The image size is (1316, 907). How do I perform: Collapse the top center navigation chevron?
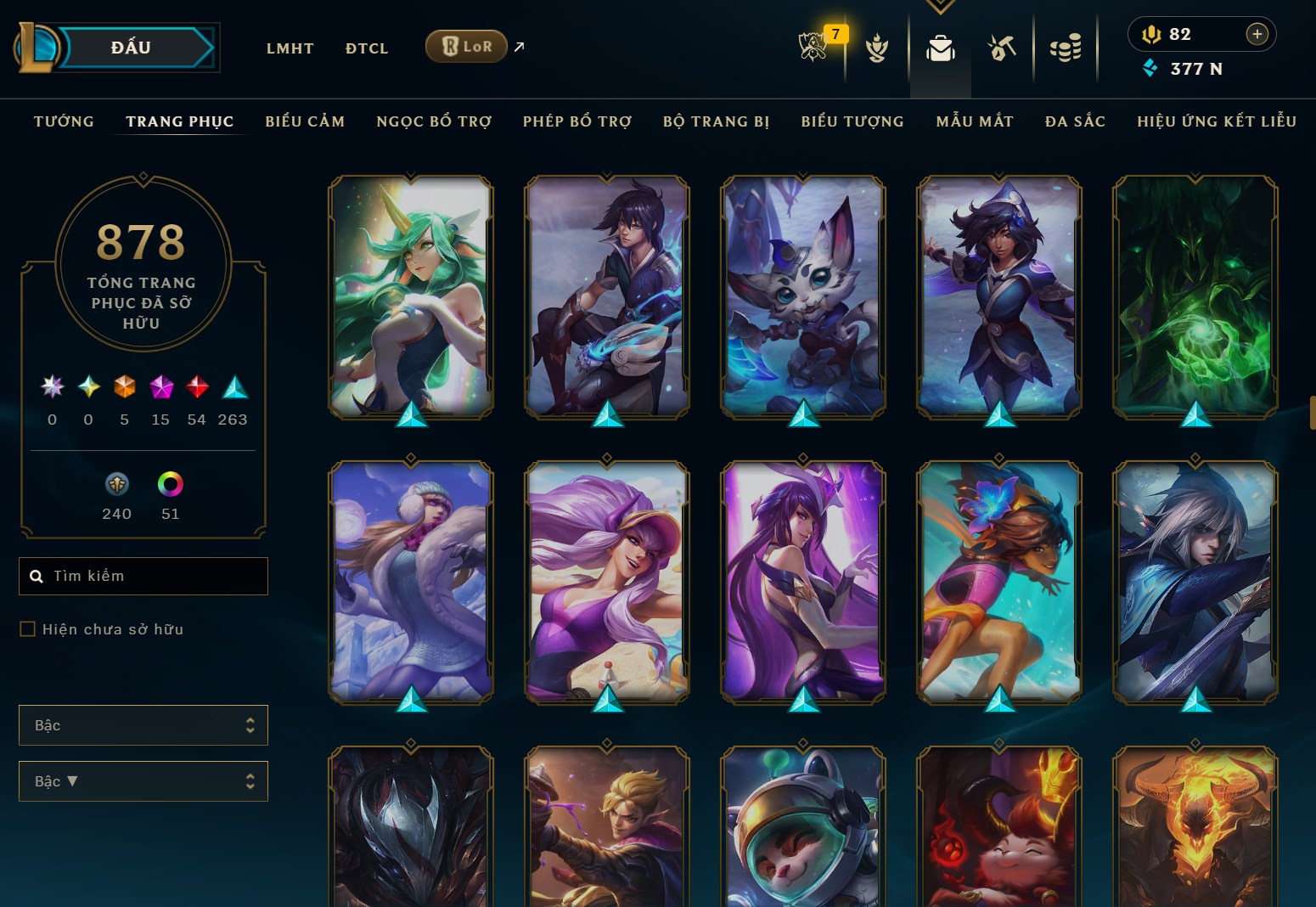pos(940,5)
